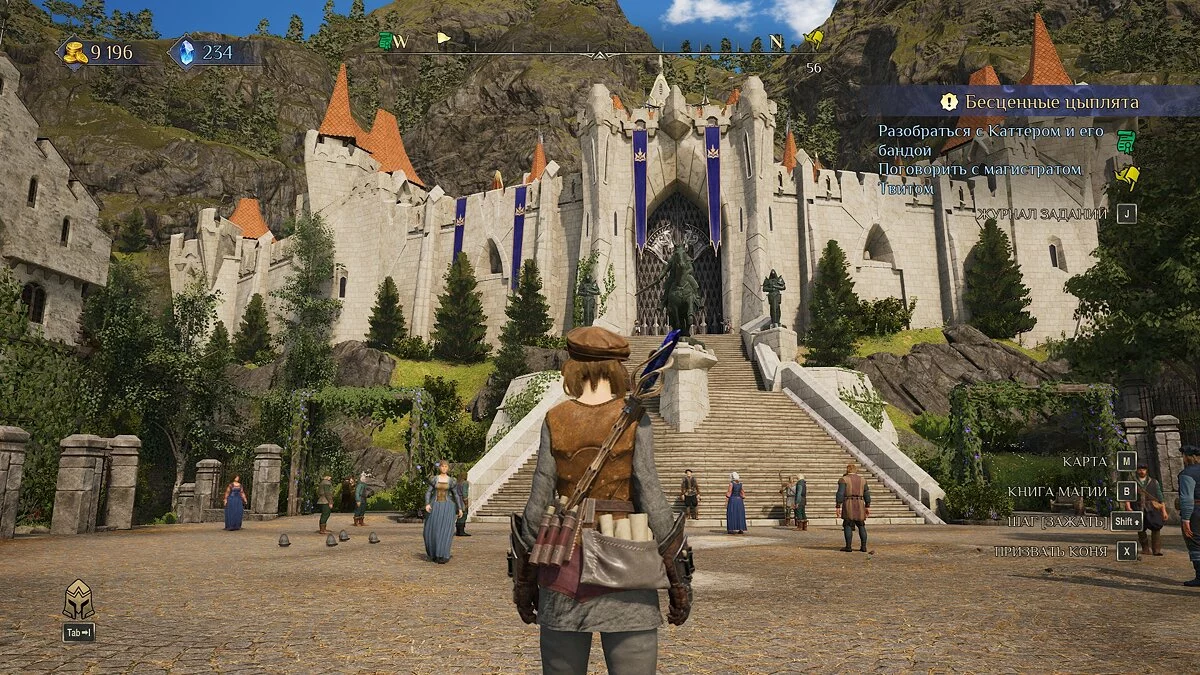Screen dimensions: 1200x675
Task: Click the yellow marker icon beside the магистрат objective
Action: 1127,177
